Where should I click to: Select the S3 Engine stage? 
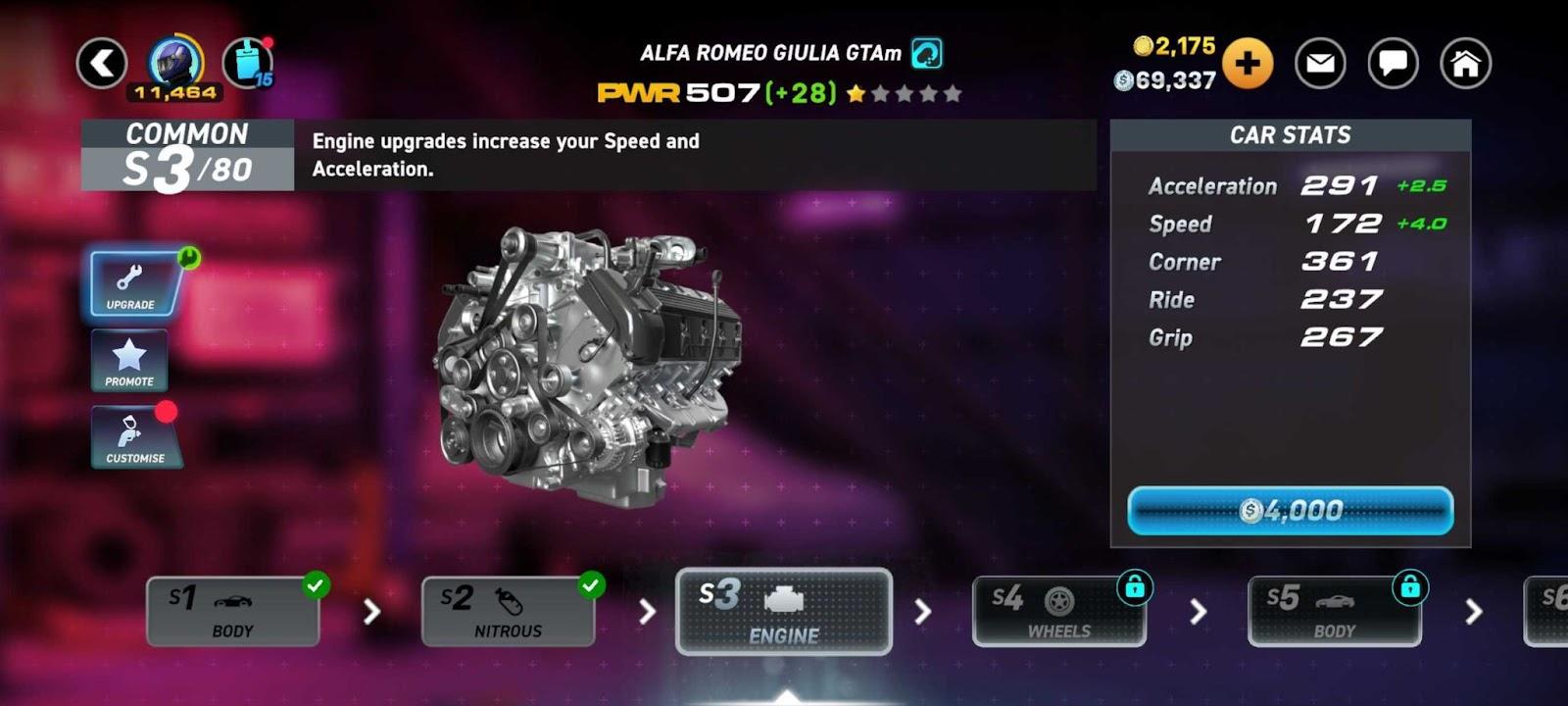[784, 611]
